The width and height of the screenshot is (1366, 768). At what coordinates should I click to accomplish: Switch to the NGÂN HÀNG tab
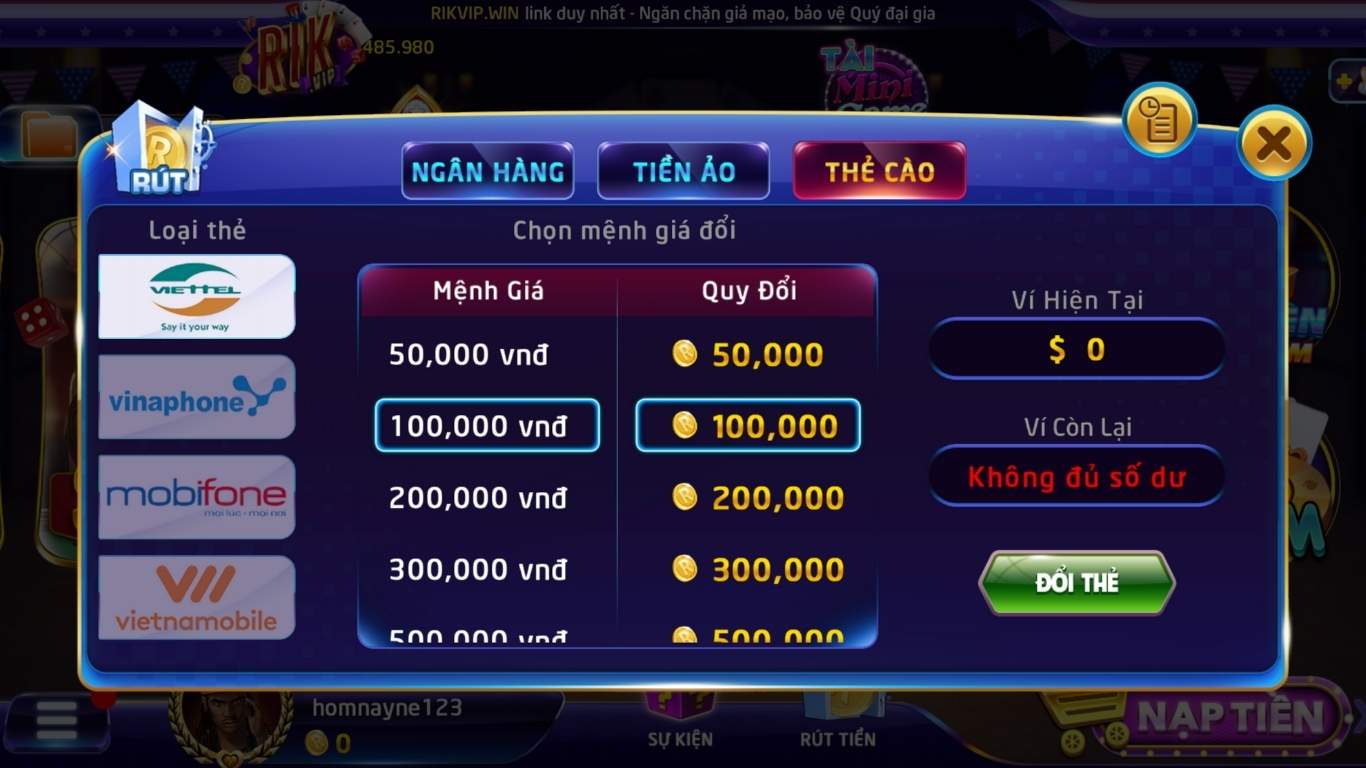[487, 171]
